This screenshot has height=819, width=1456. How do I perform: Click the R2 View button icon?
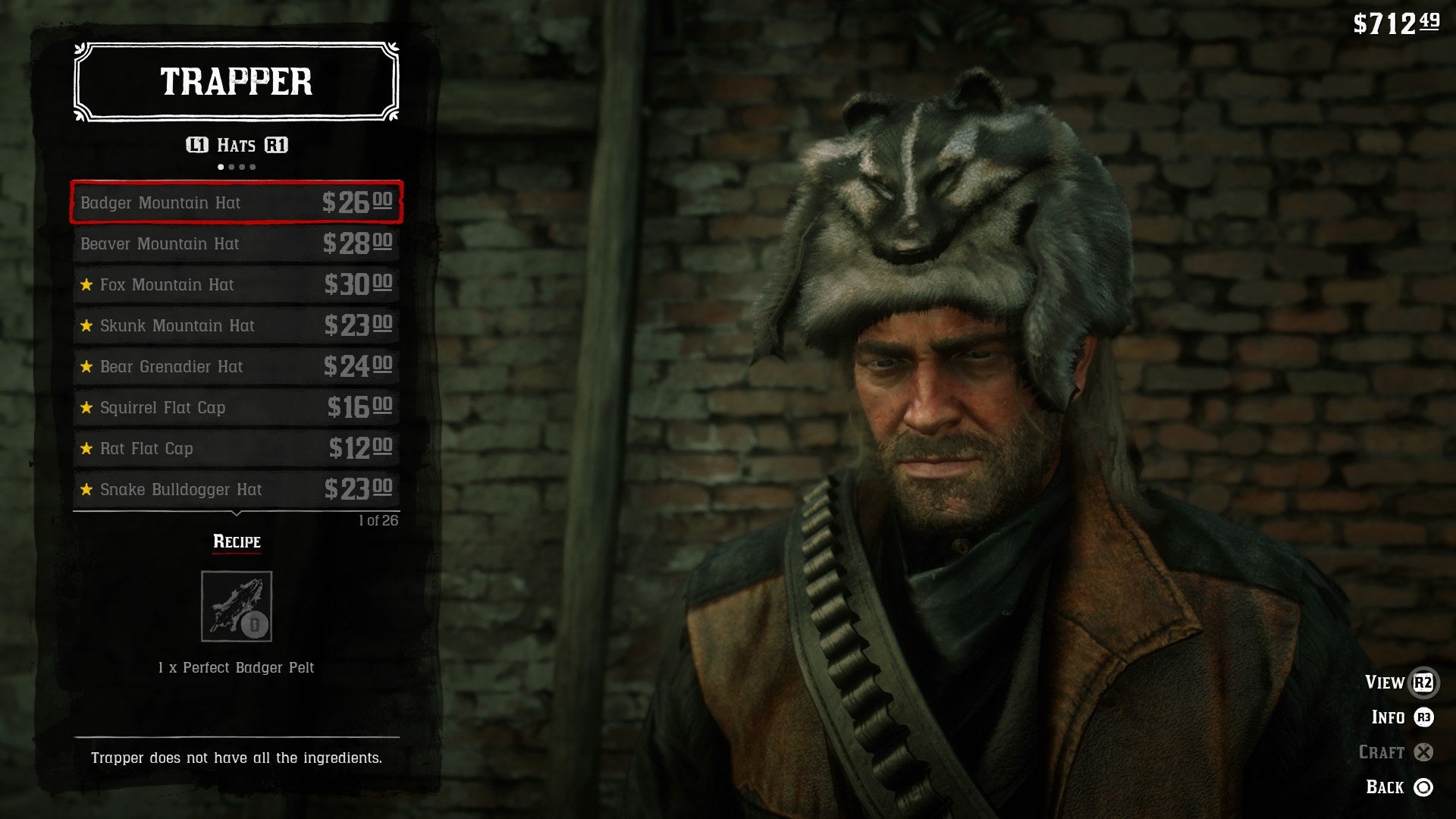pos(1425,682)
